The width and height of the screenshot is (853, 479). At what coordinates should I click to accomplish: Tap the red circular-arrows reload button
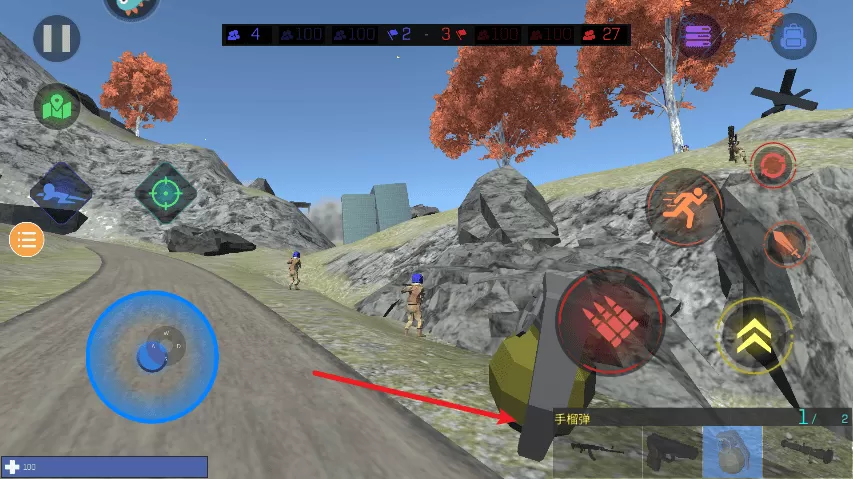[772, 165]
